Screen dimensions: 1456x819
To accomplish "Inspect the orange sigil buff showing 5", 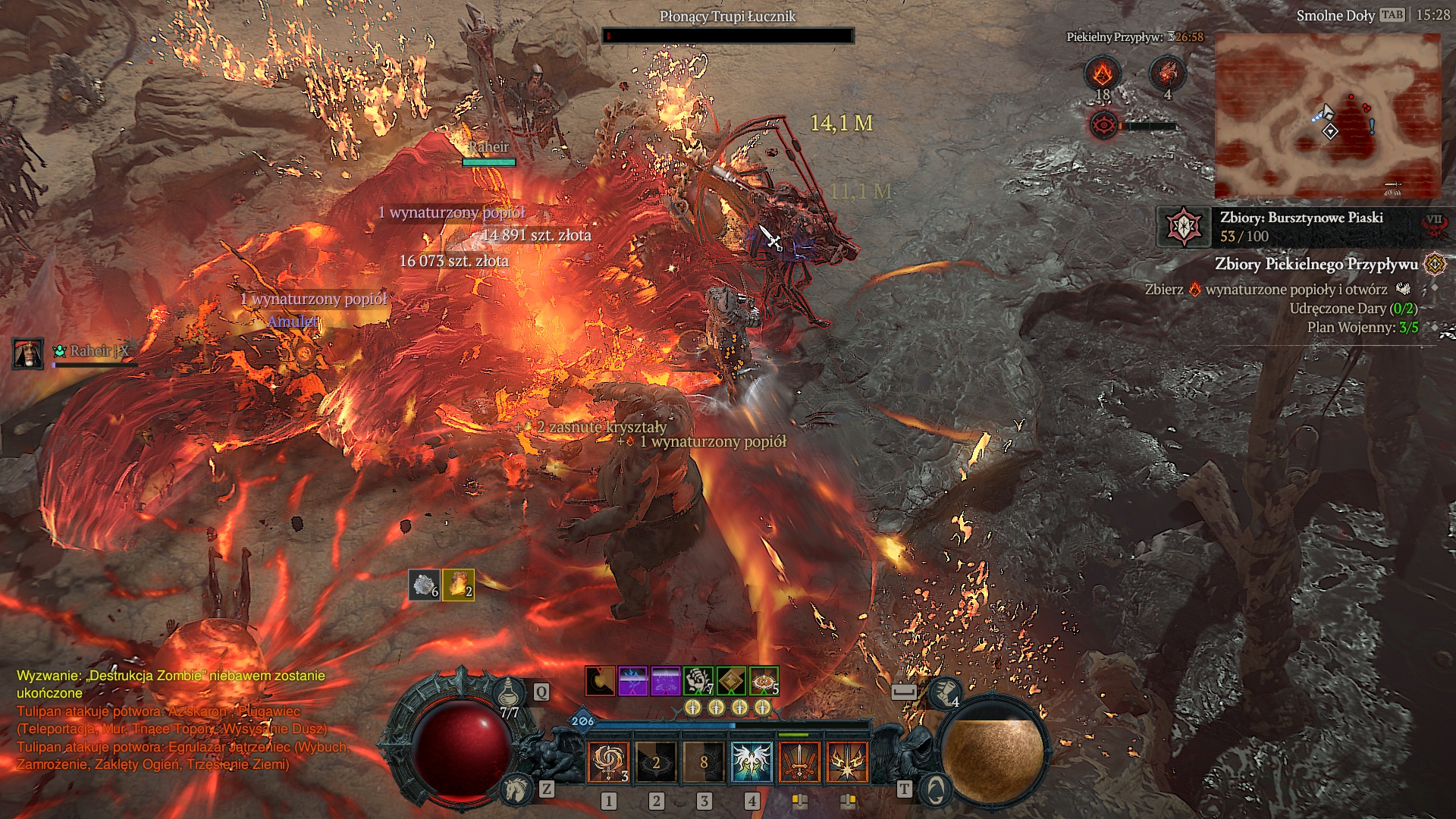I will click(x=764, y=681).
